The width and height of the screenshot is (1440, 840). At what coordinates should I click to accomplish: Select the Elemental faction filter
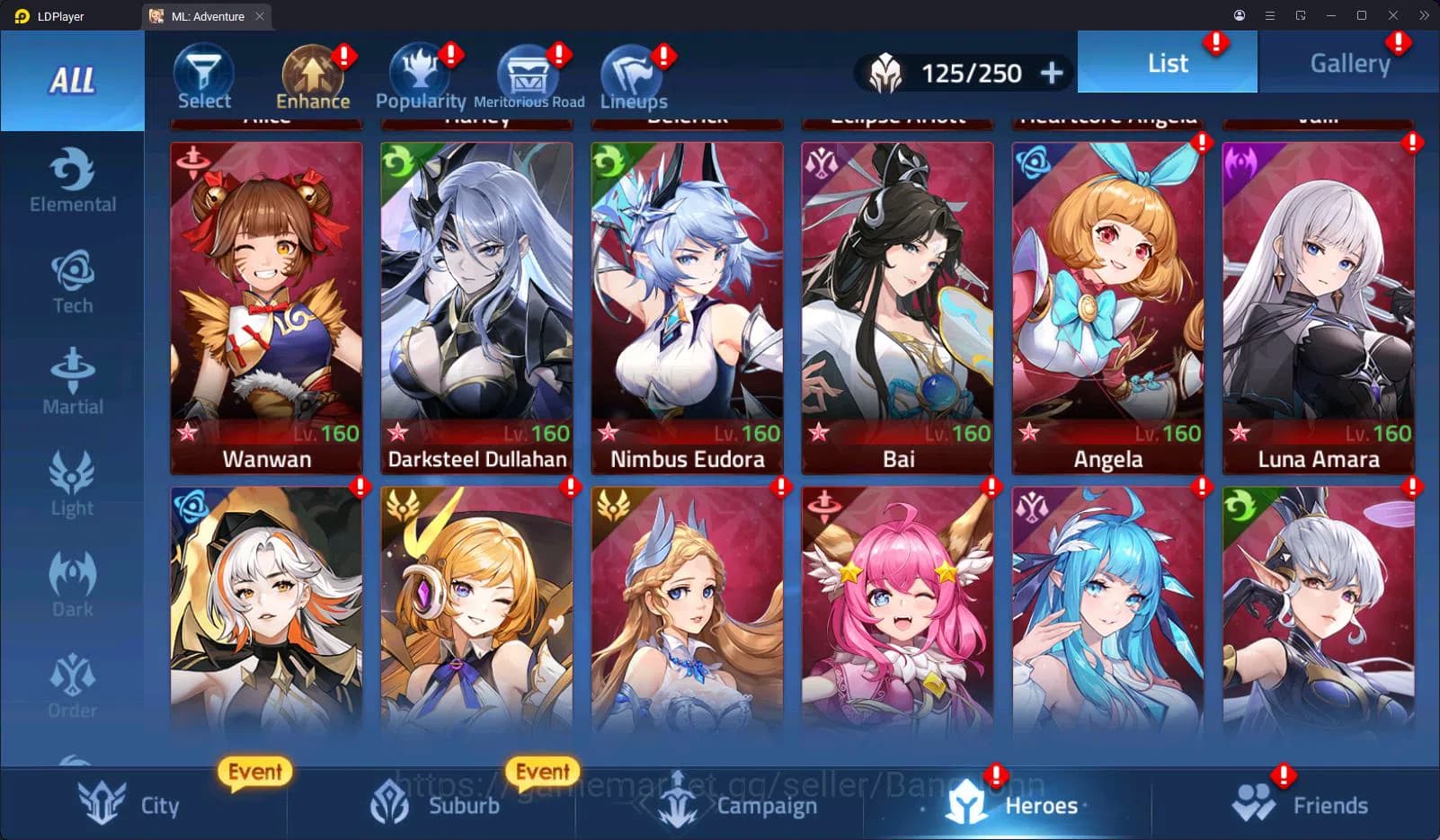click(x=73, y=180)
